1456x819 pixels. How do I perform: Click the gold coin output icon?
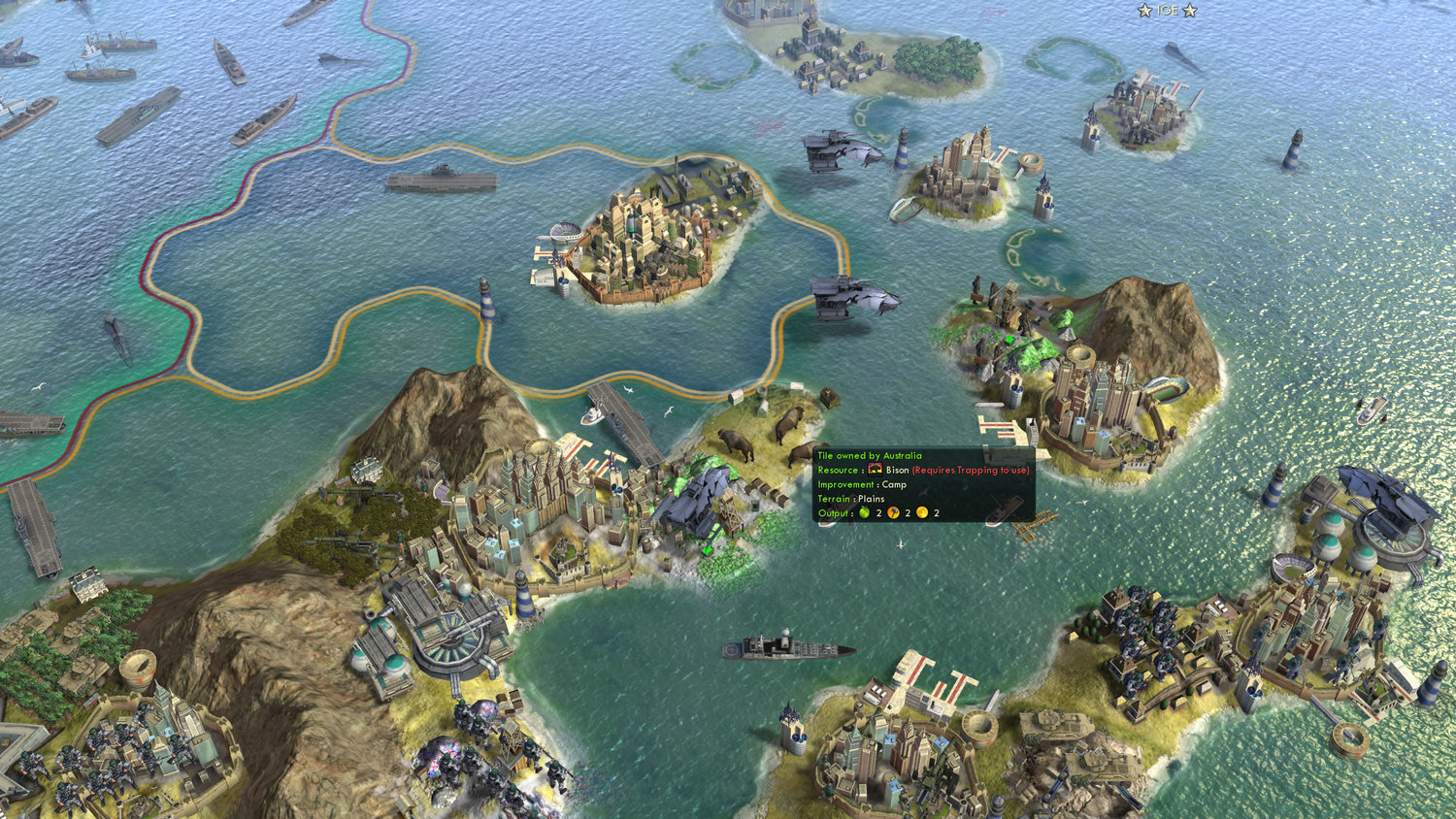click(x=921, y=511)
